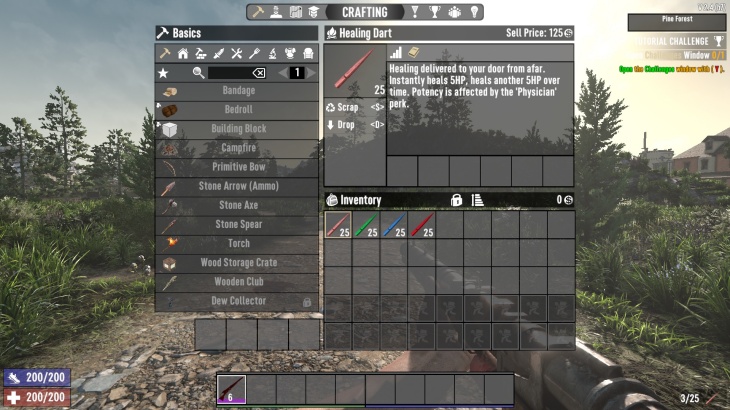This screenshot has height=410, width=730.
Task: Select the Building Block recipe
Action: (238, 129)
